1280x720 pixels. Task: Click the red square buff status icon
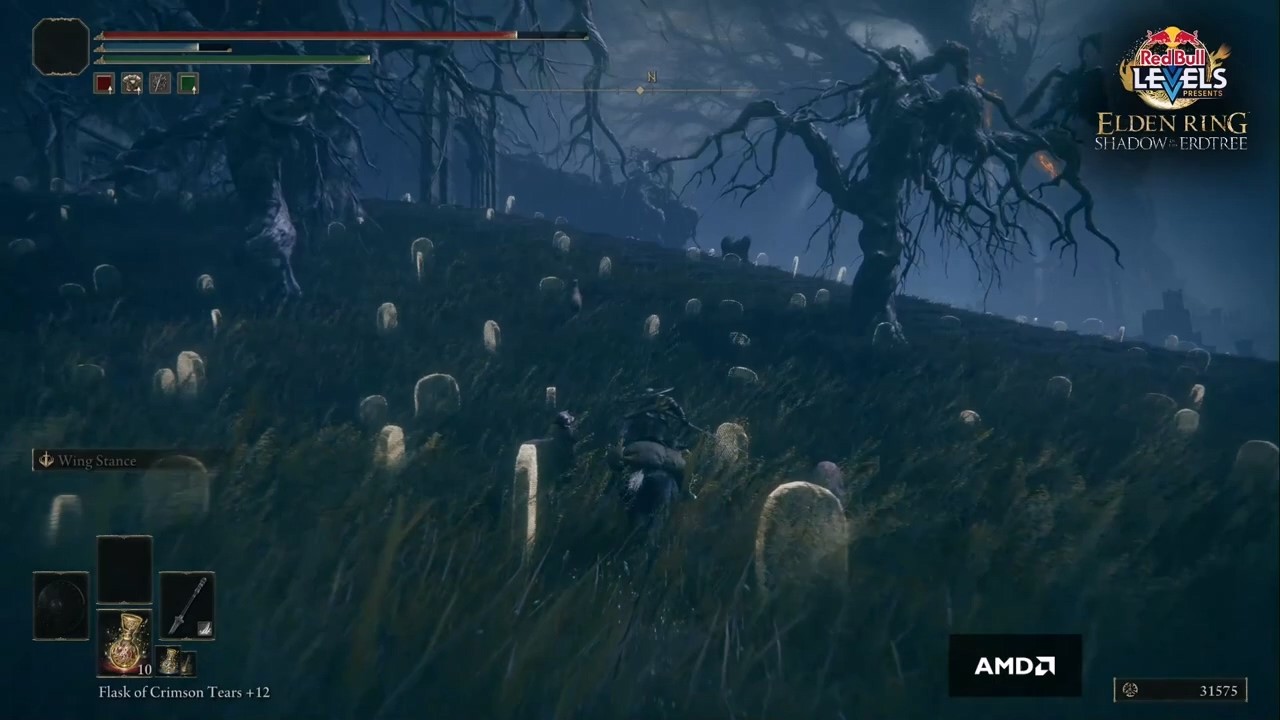(x=104, y=83)
